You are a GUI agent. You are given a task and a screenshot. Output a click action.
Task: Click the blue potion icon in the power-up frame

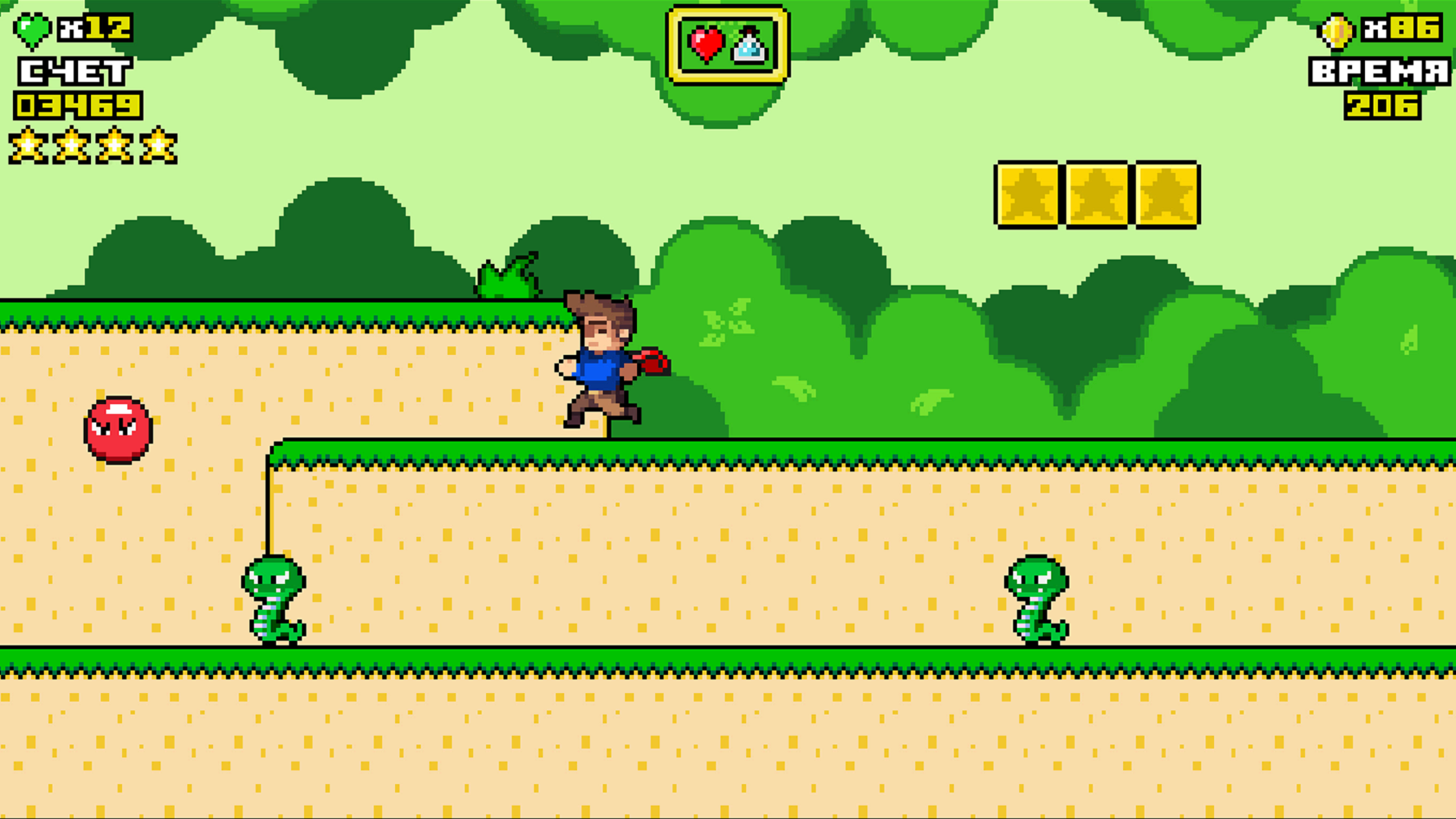pos(746,47)
